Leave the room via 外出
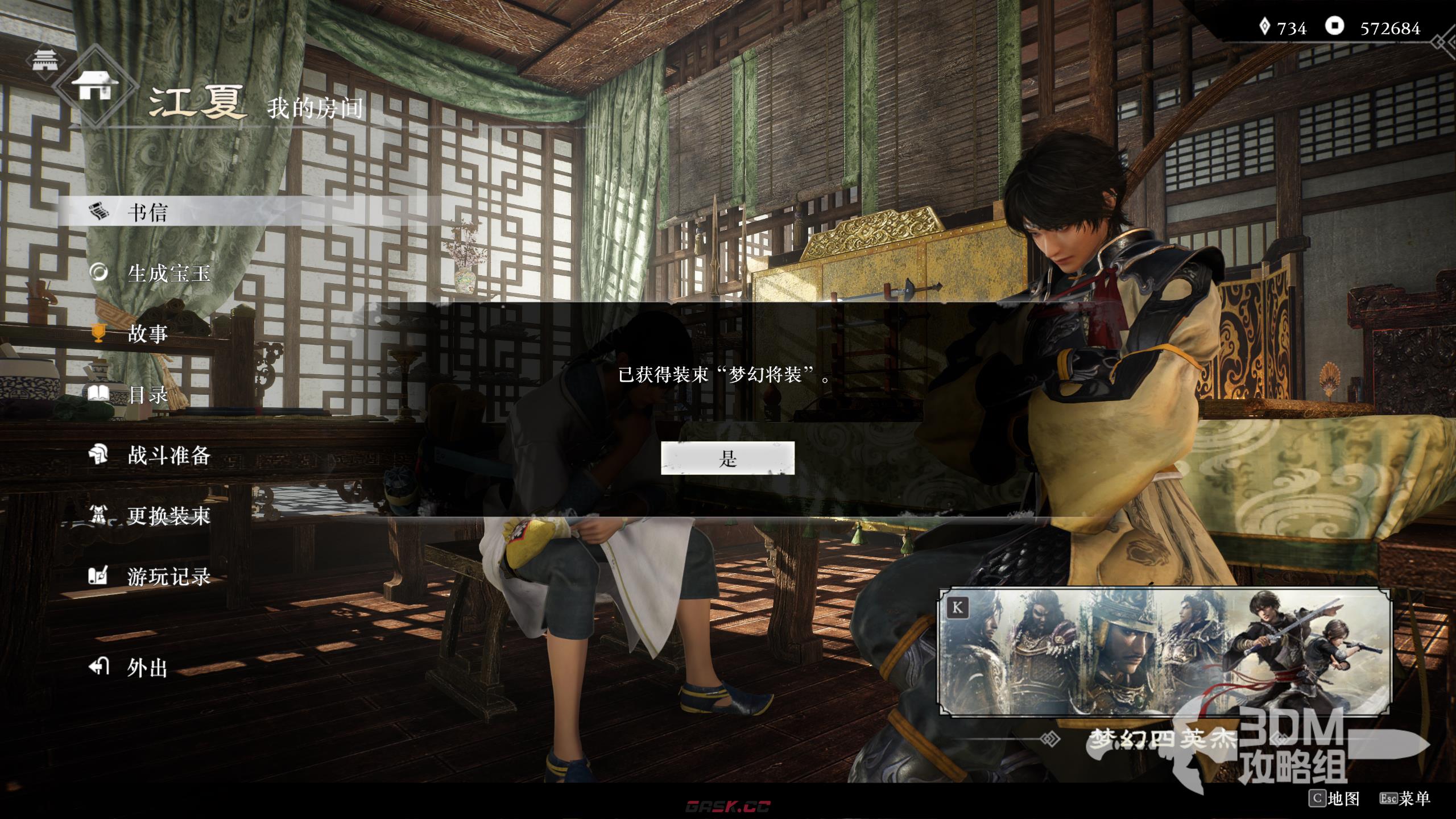1456x819 pixels. tap(147, 668)
